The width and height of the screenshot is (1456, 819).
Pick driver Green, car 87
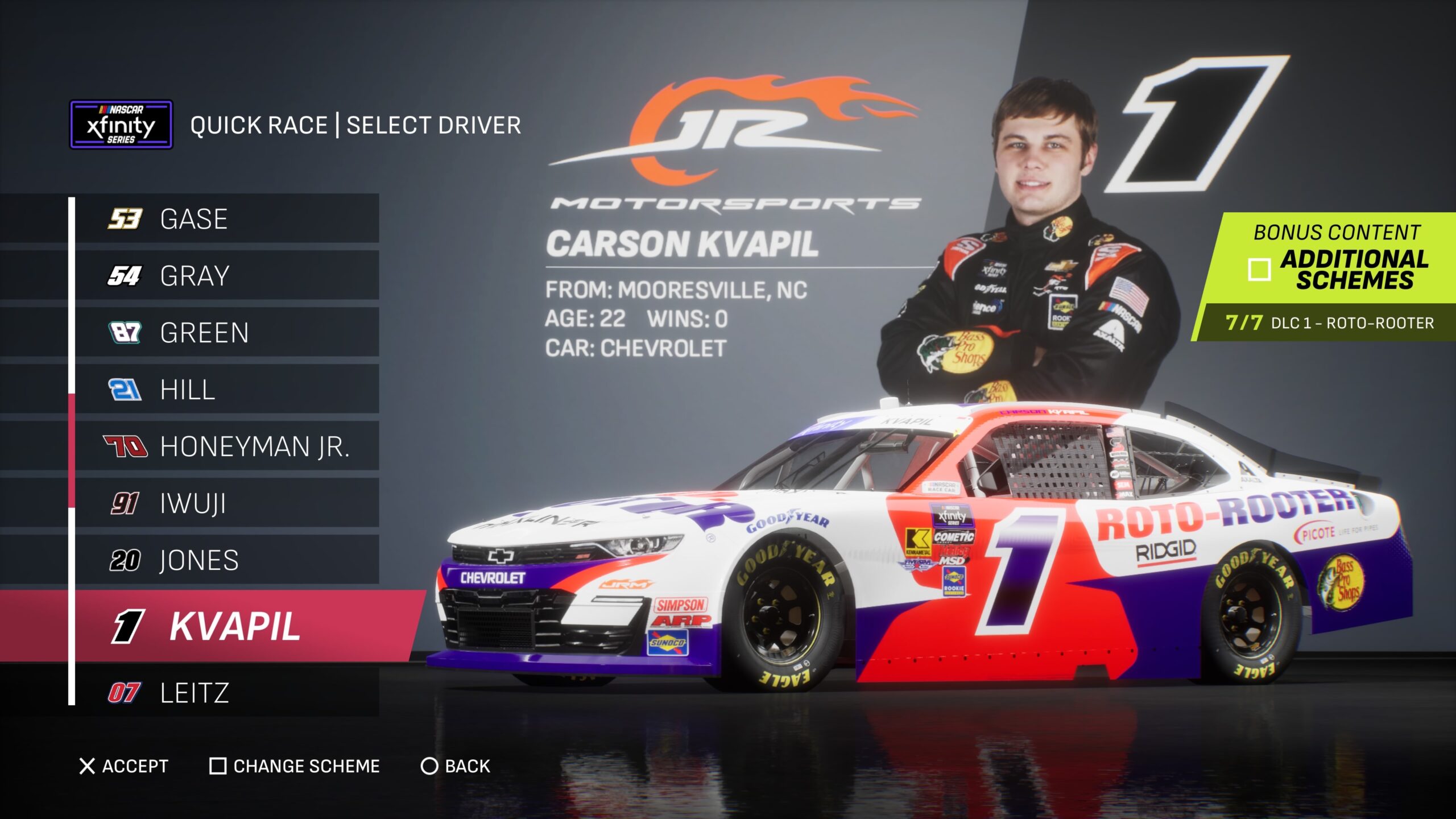(226, 333)
